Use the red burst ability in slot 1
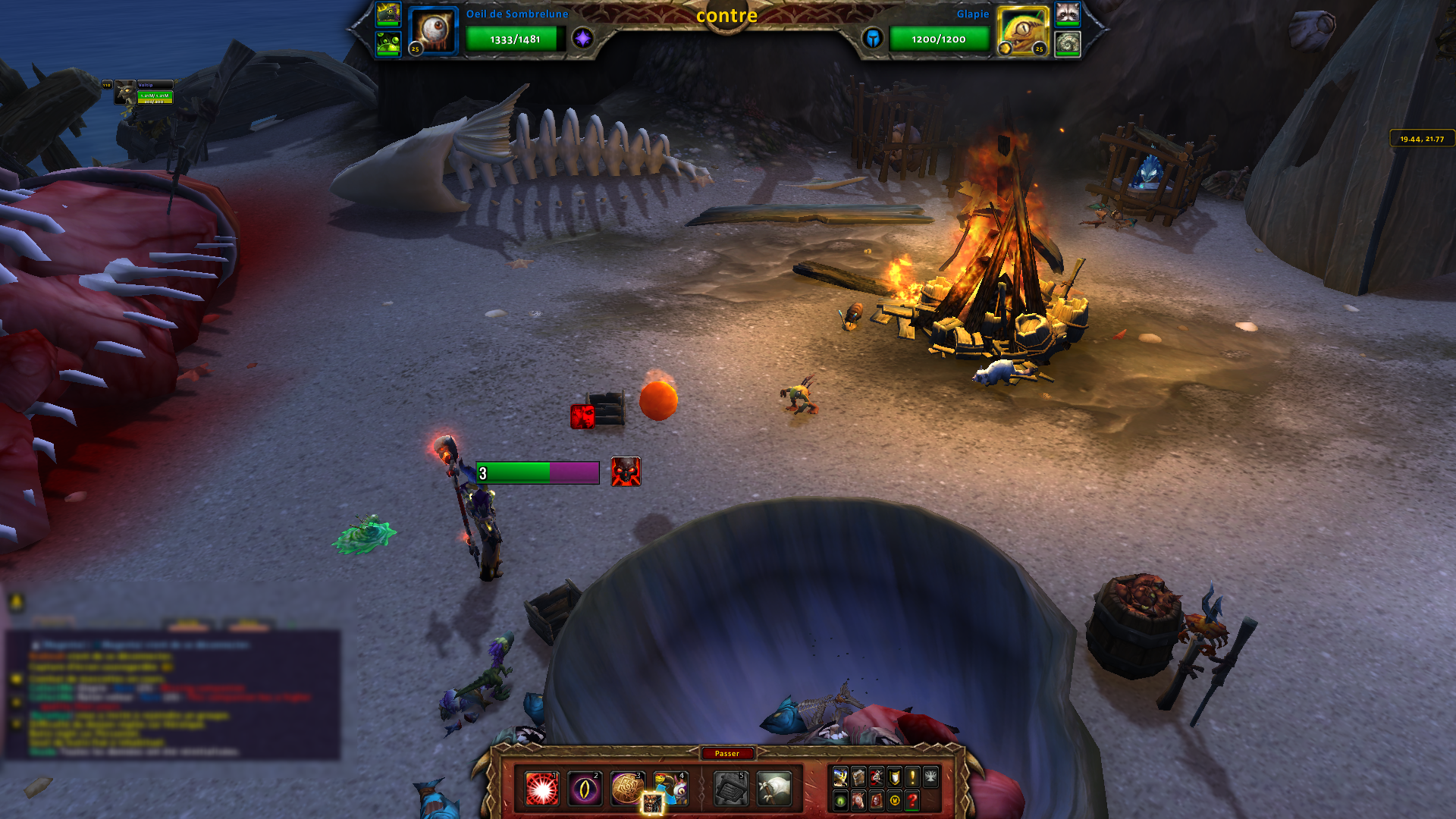The width and height of the screenshot is (1456, 819). tap(542, 789)
